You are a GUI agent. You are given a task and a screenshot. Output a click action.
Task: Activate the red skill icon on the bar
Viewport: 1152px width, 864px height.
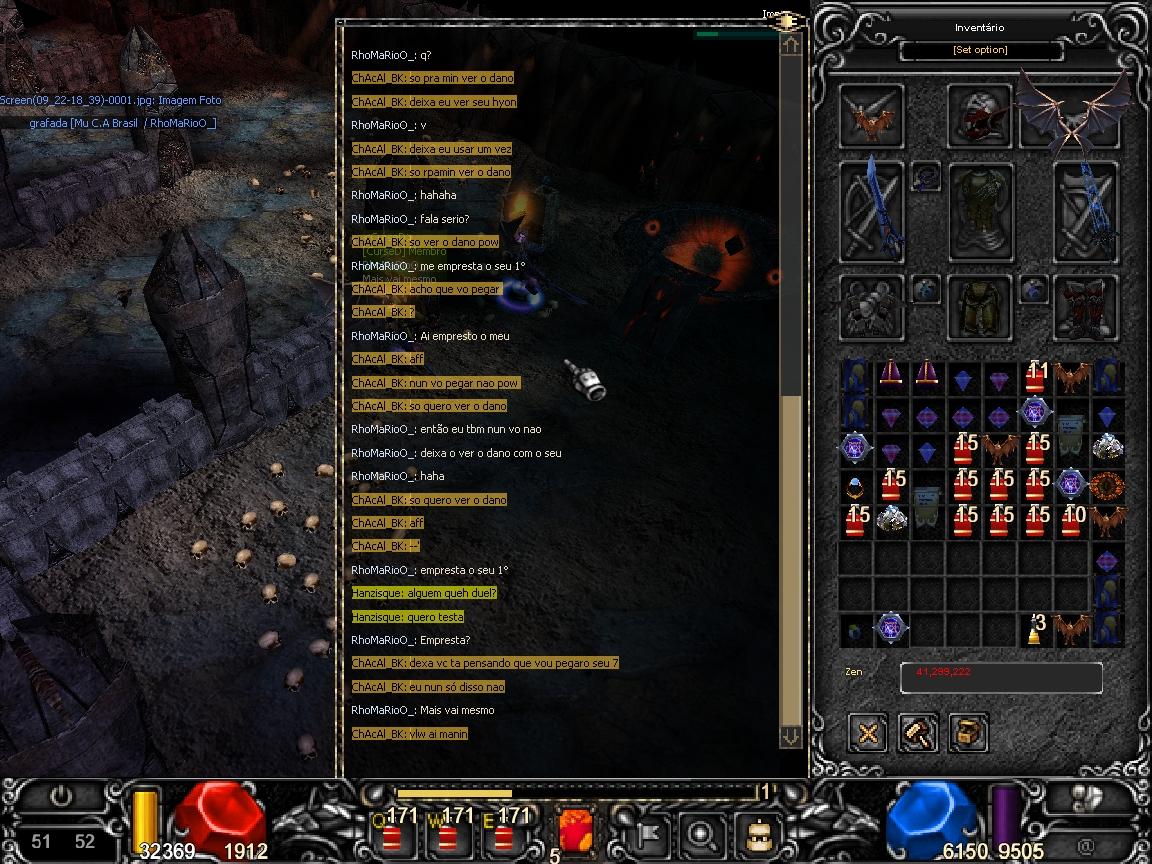point(576,831)
